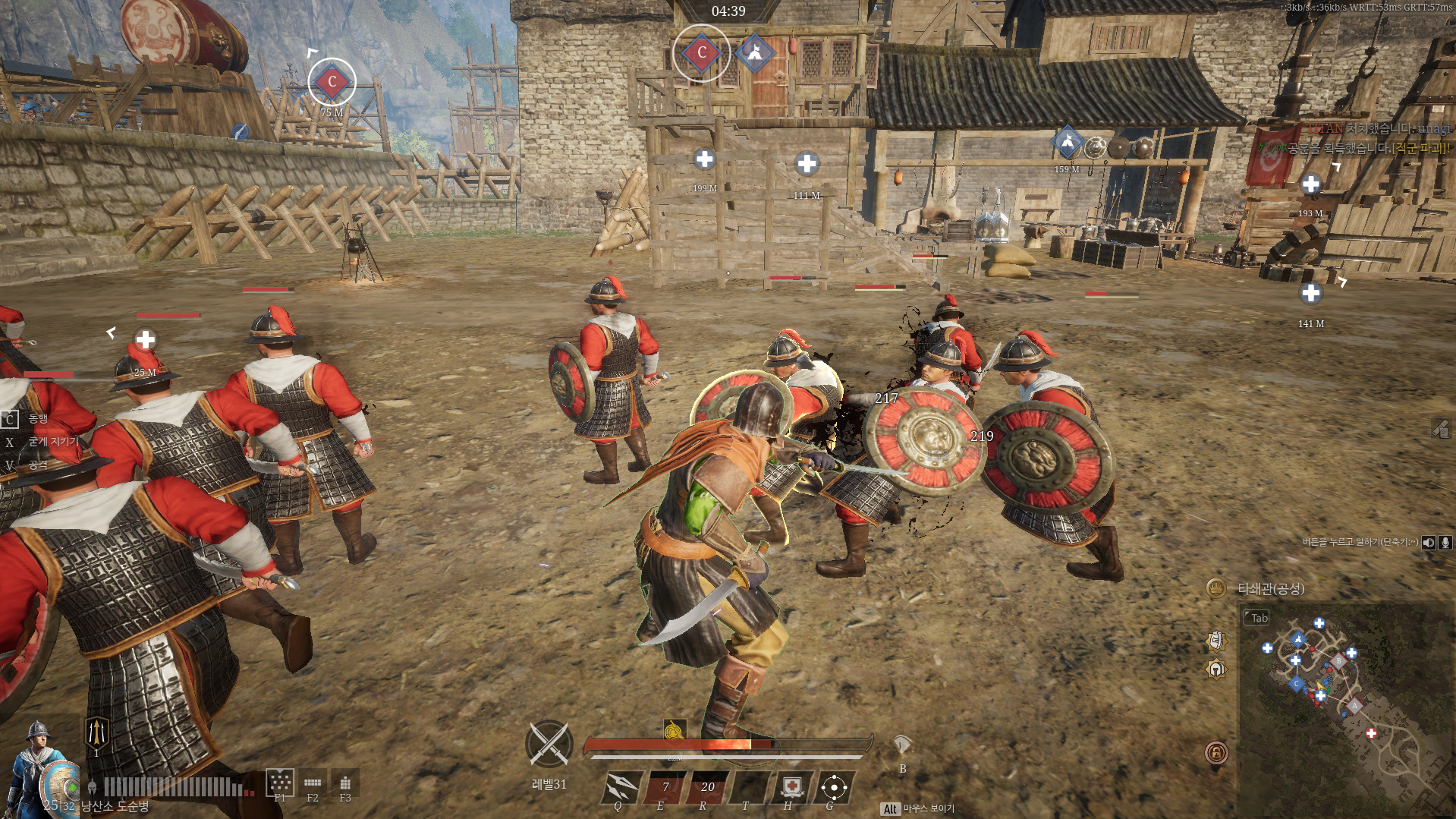1456x819 pixels.
Task: Open the helmet icon beside the minimap
Action: [x=1216, y=669]
